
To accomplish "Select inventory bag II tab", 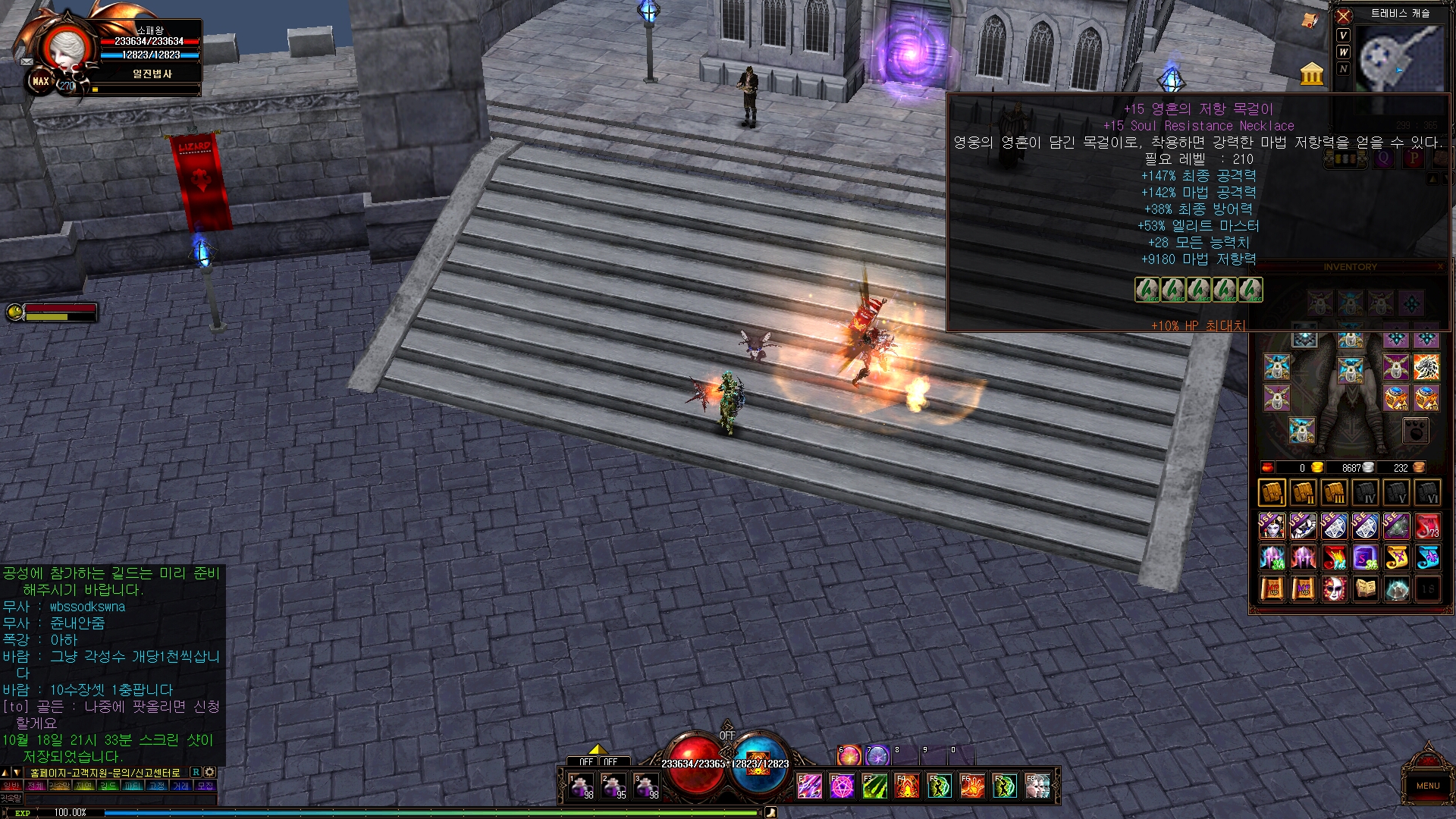I will (1303, 493).
